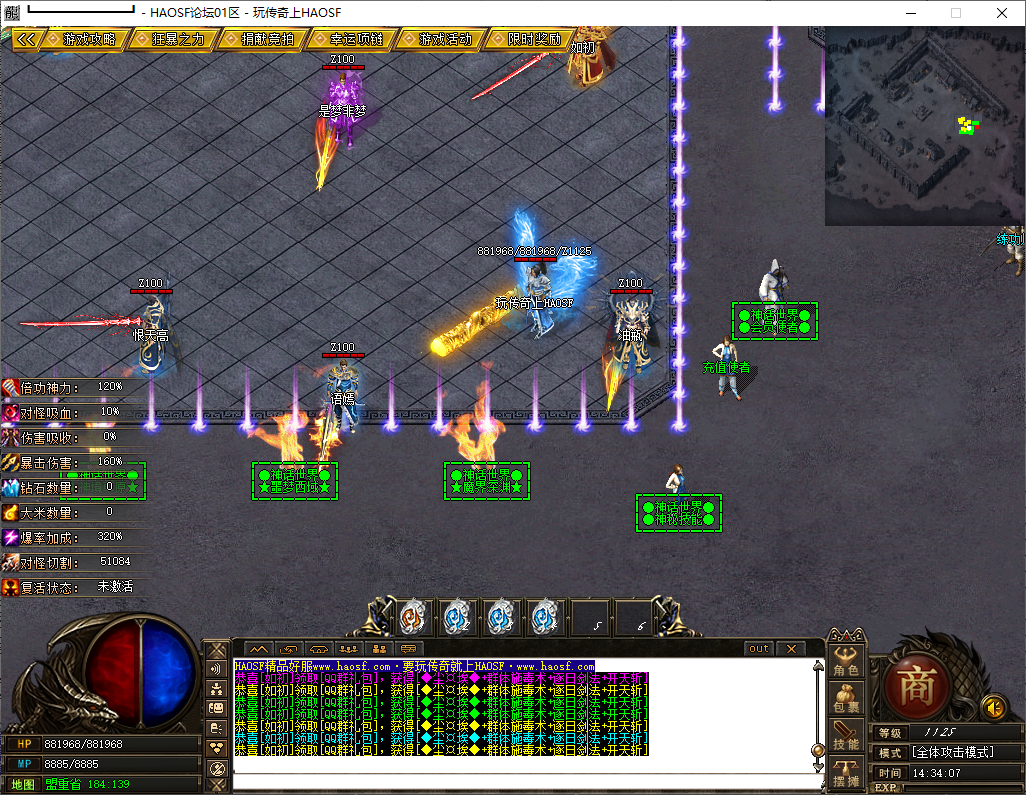The width and height of the screenshot is (1026, 795).
Task: Use the orange swirl item in hotbar
Action: 412,618
